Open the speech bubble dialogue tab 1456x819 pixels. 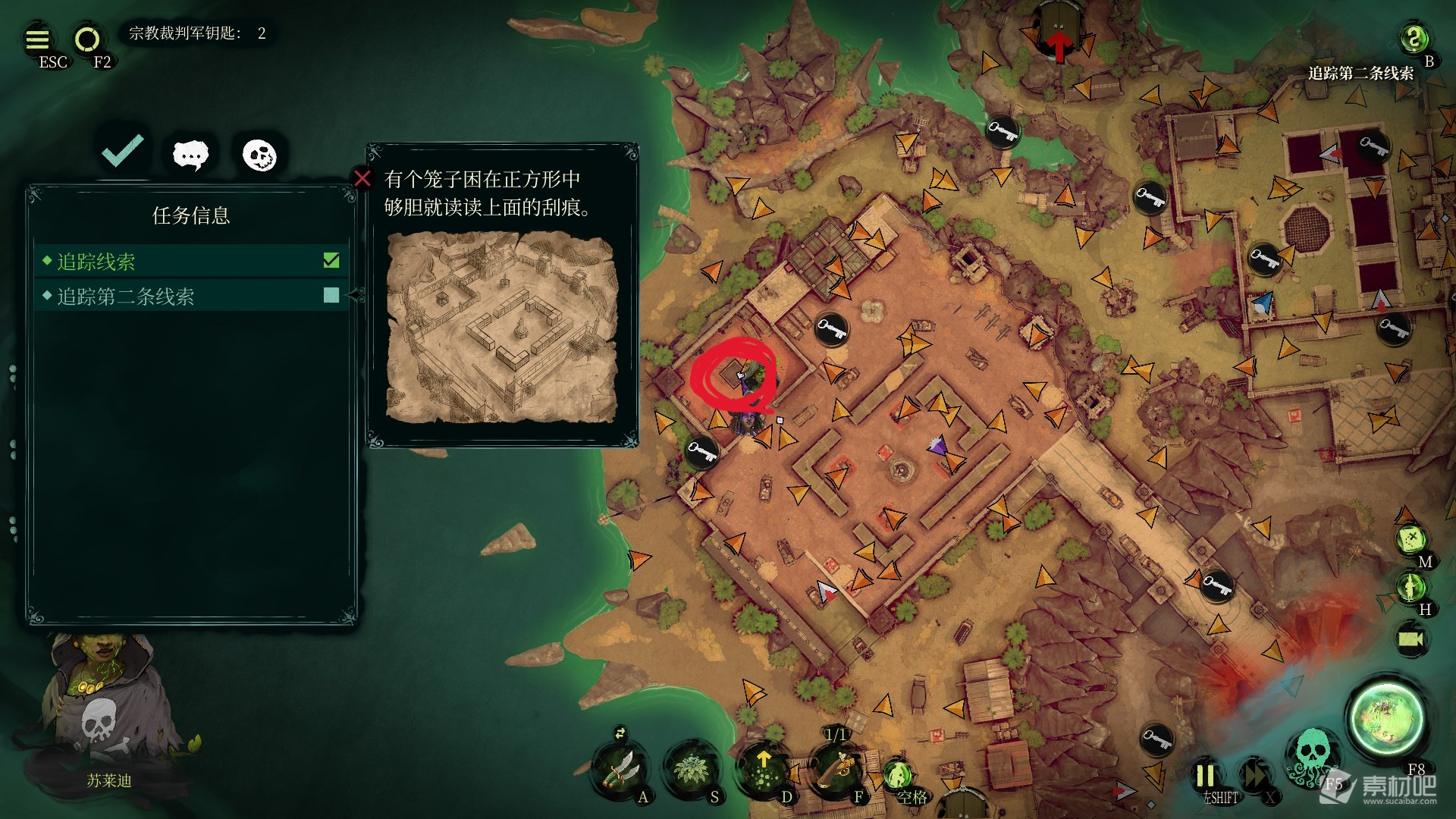[x=190, y=155]
